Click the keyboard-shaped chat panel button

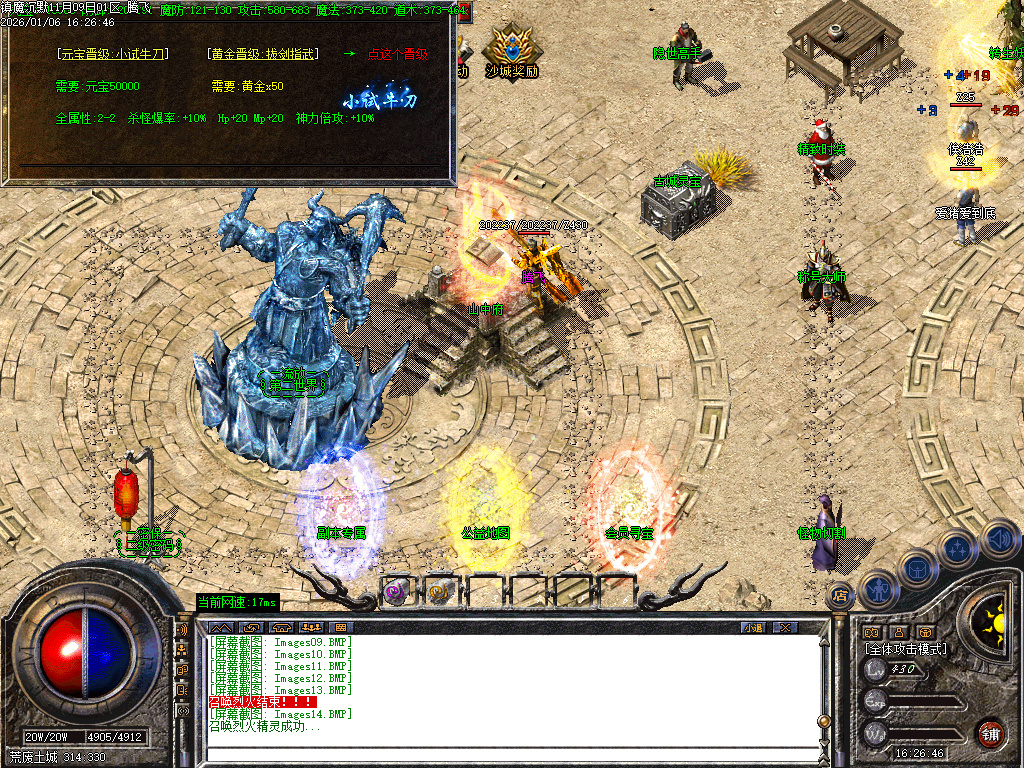340,628
